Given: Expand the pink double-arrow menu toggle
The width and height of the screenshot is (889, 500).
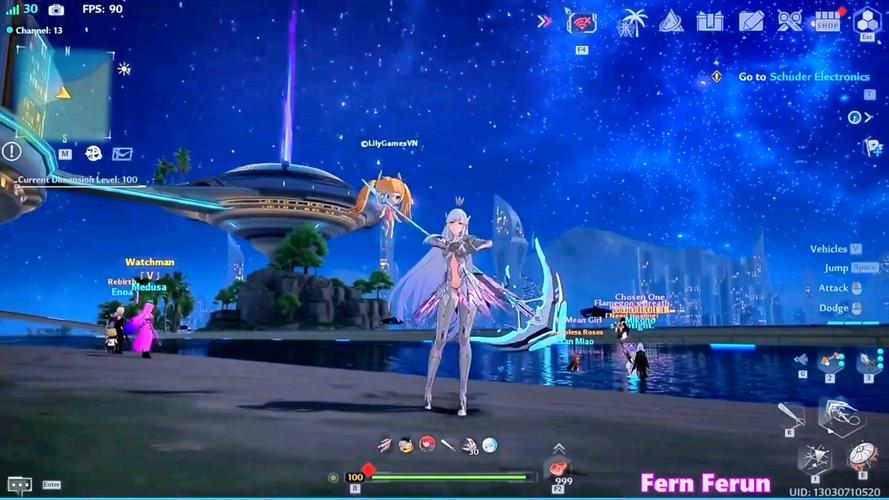Looking at the screenshot, I should tap(544, 21).
